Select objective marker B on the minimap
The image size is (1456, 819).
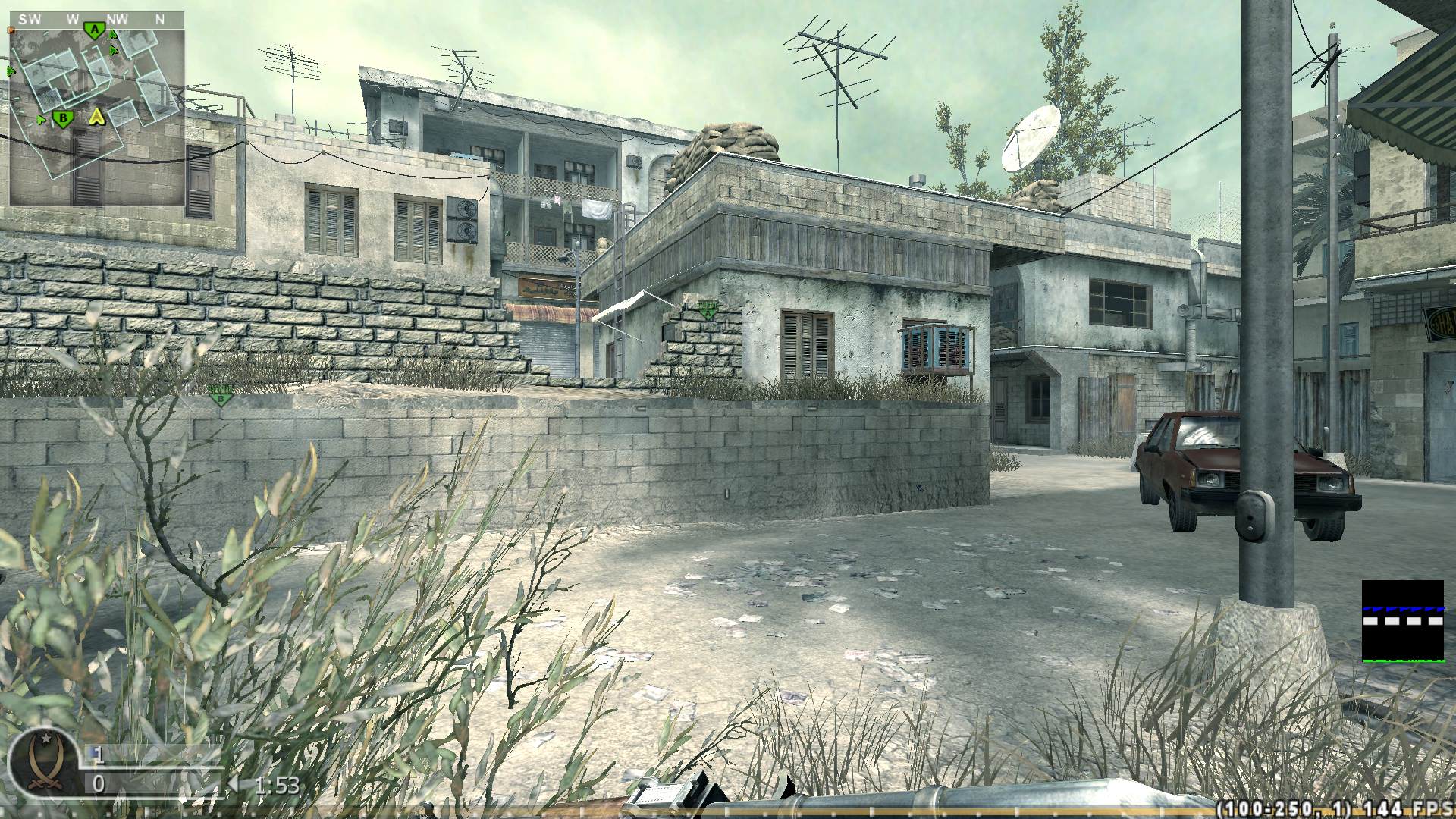coord(64,119)
